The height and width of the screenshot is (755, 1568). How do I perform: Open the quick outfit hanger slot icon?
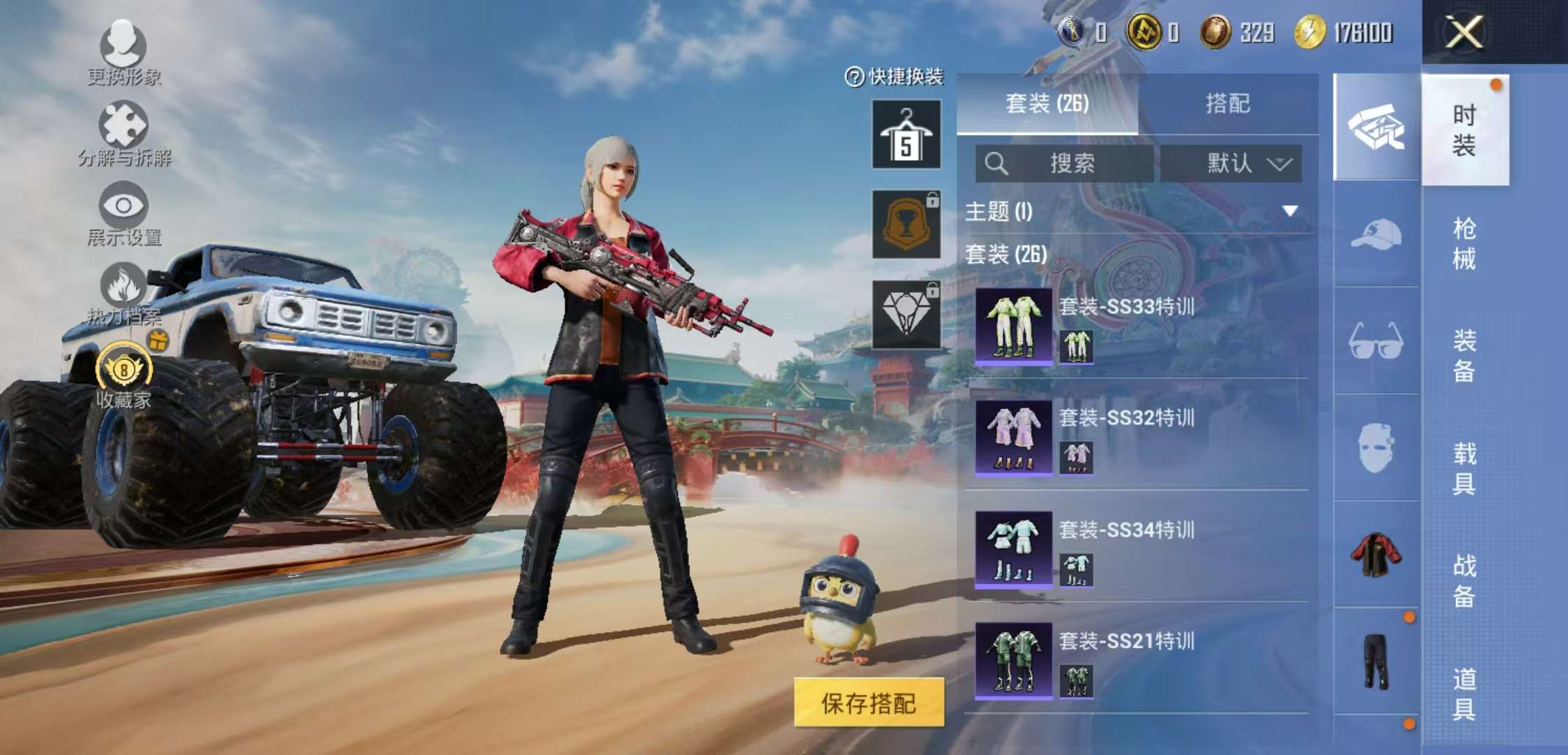(905, 136)
